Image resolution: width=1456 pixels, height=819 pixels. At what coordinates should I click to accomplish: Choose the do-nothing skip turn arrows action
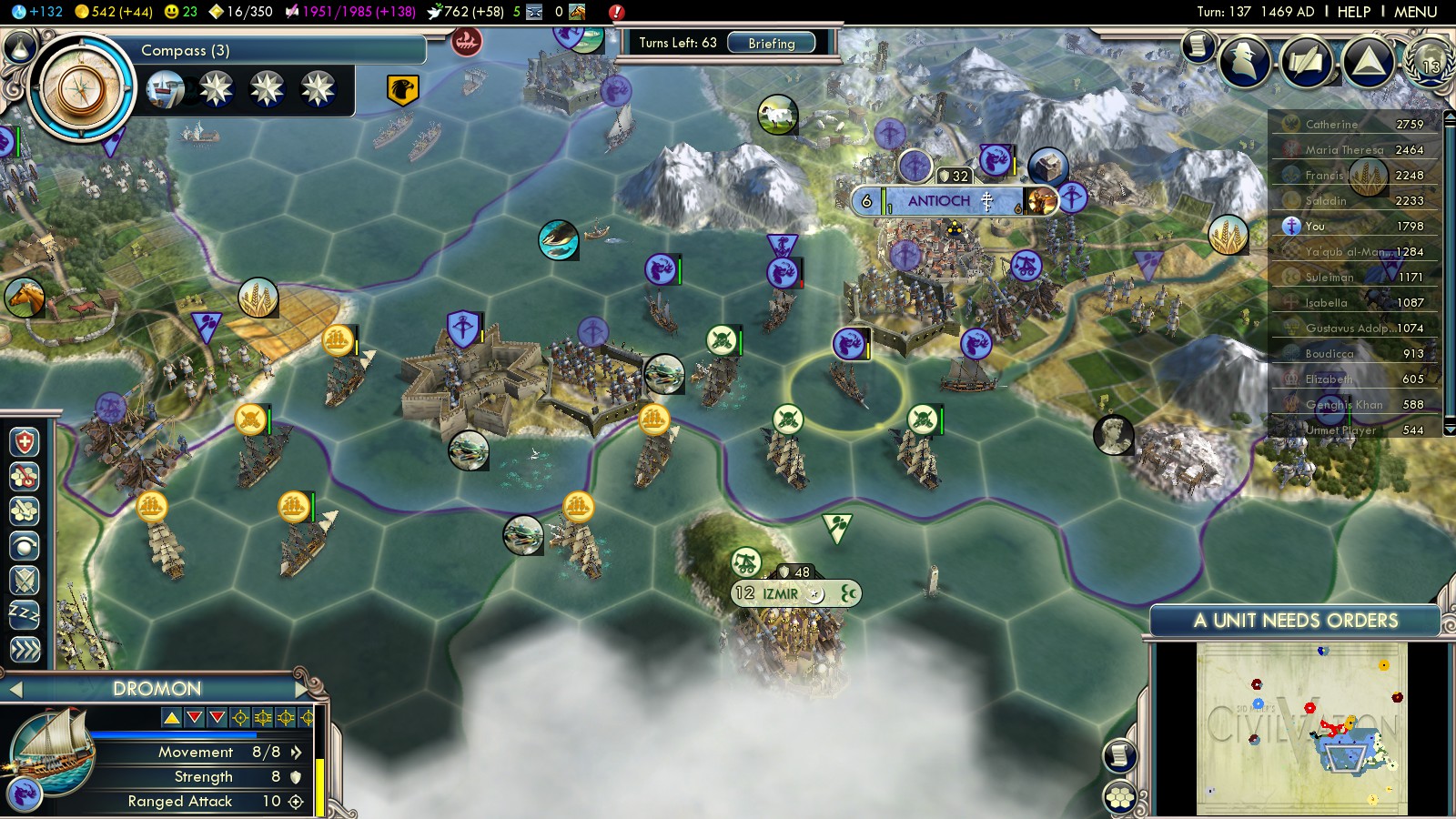pos(25,649)
